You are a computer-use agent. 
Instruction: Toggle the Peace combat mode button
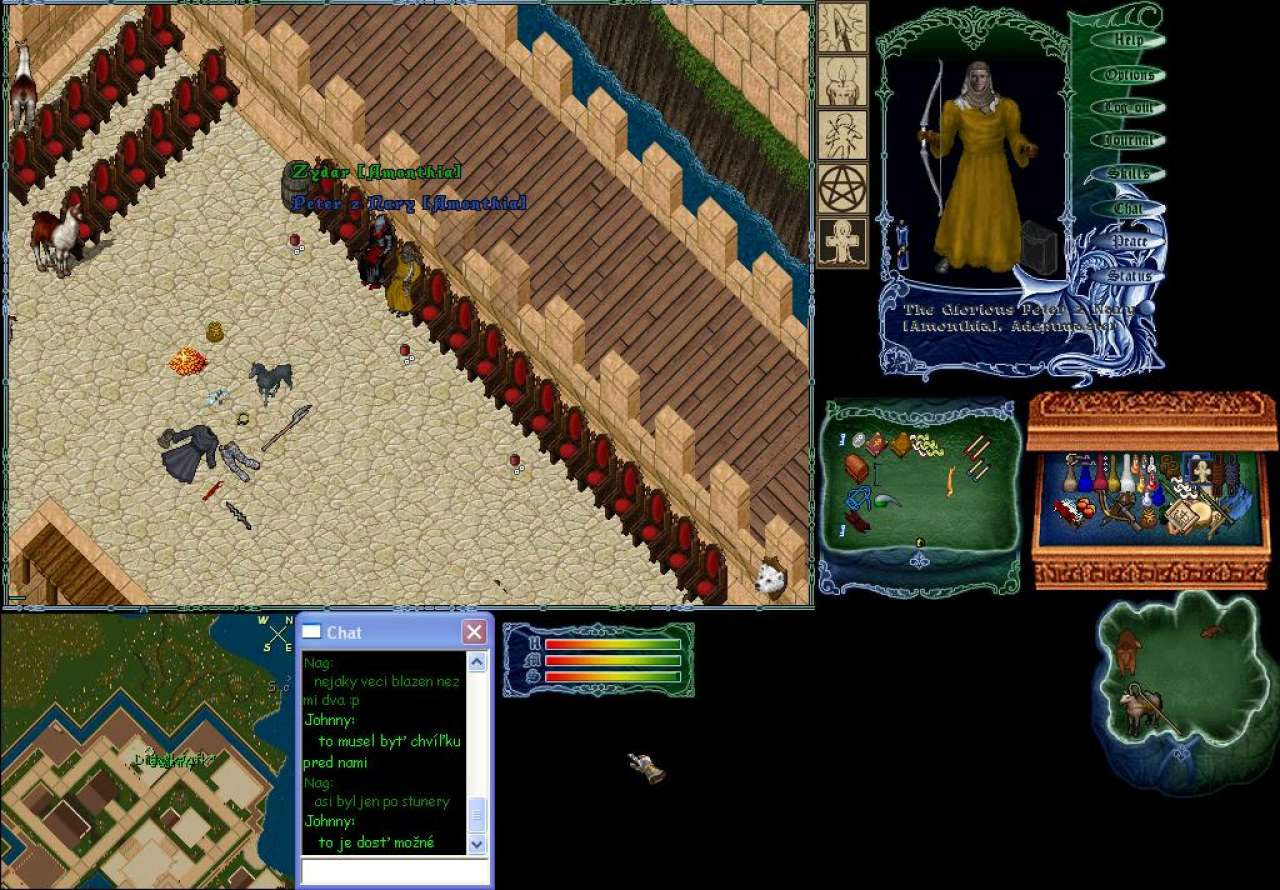[x=1129, y=242]
